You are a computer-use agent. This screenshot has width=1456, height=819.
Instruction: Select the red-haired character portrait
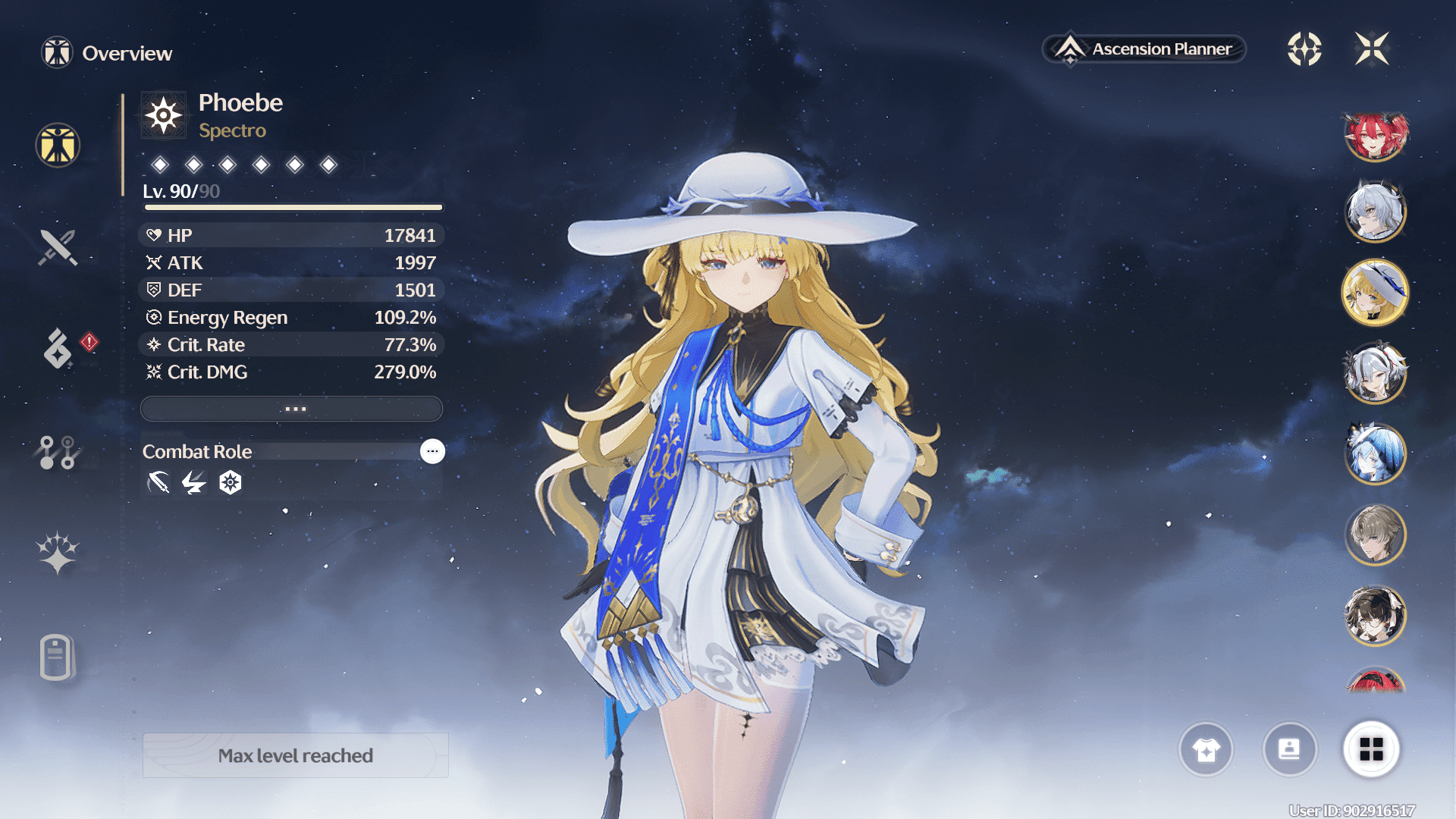click(x=1375, y=136)
